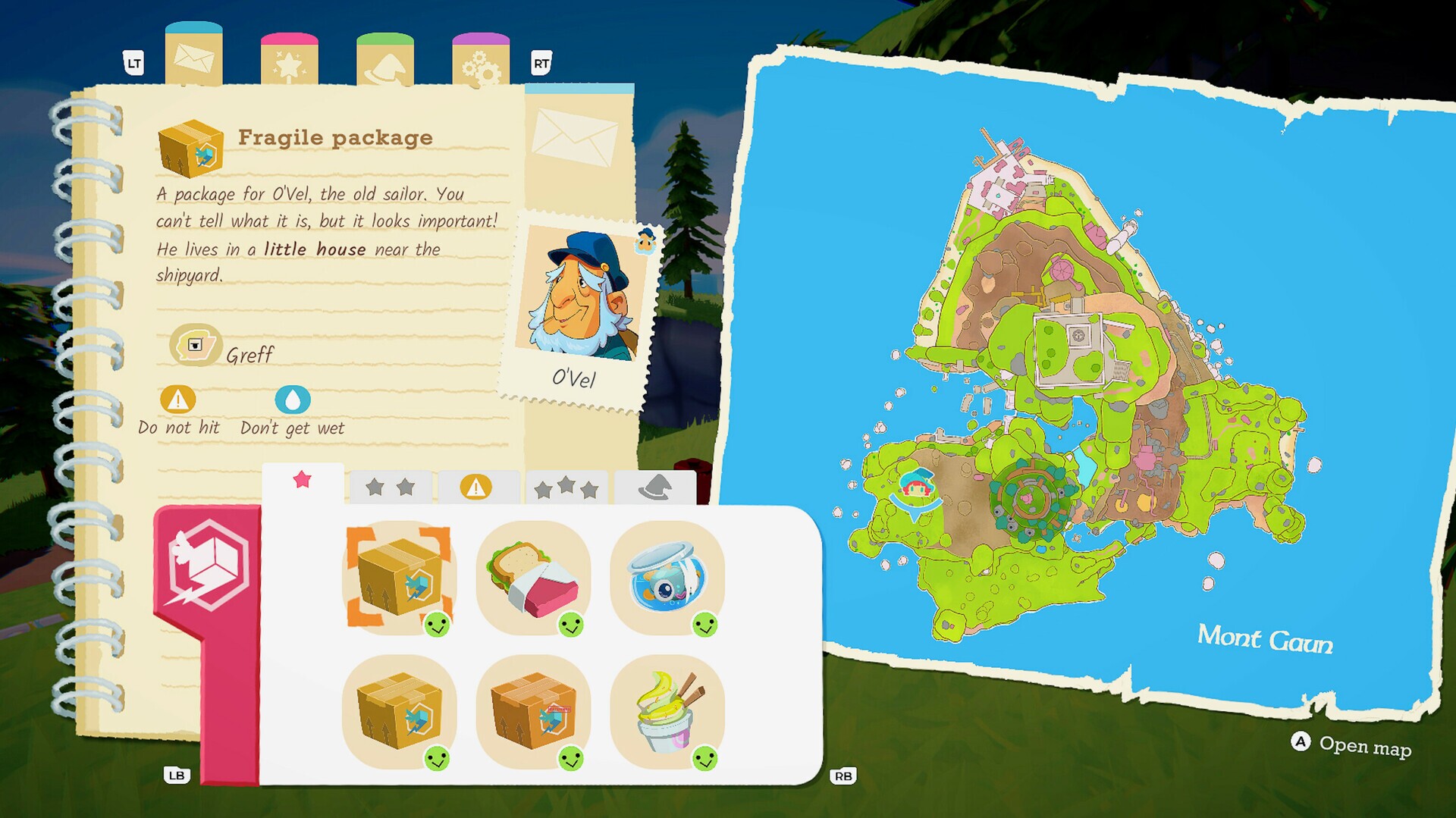Select the warning-sign deliveries tab
The width and height of the screenshot is (1456, 818).
point(477,487)
